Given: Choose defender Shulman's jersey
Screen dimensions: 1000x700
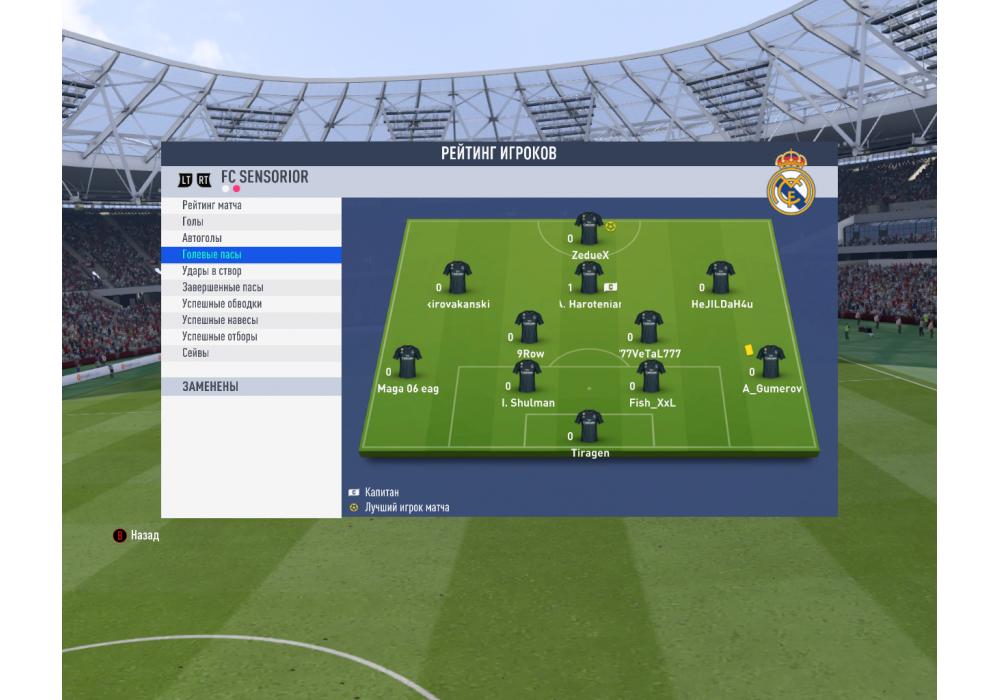Looking at the screenshot, I should point(527,376).
